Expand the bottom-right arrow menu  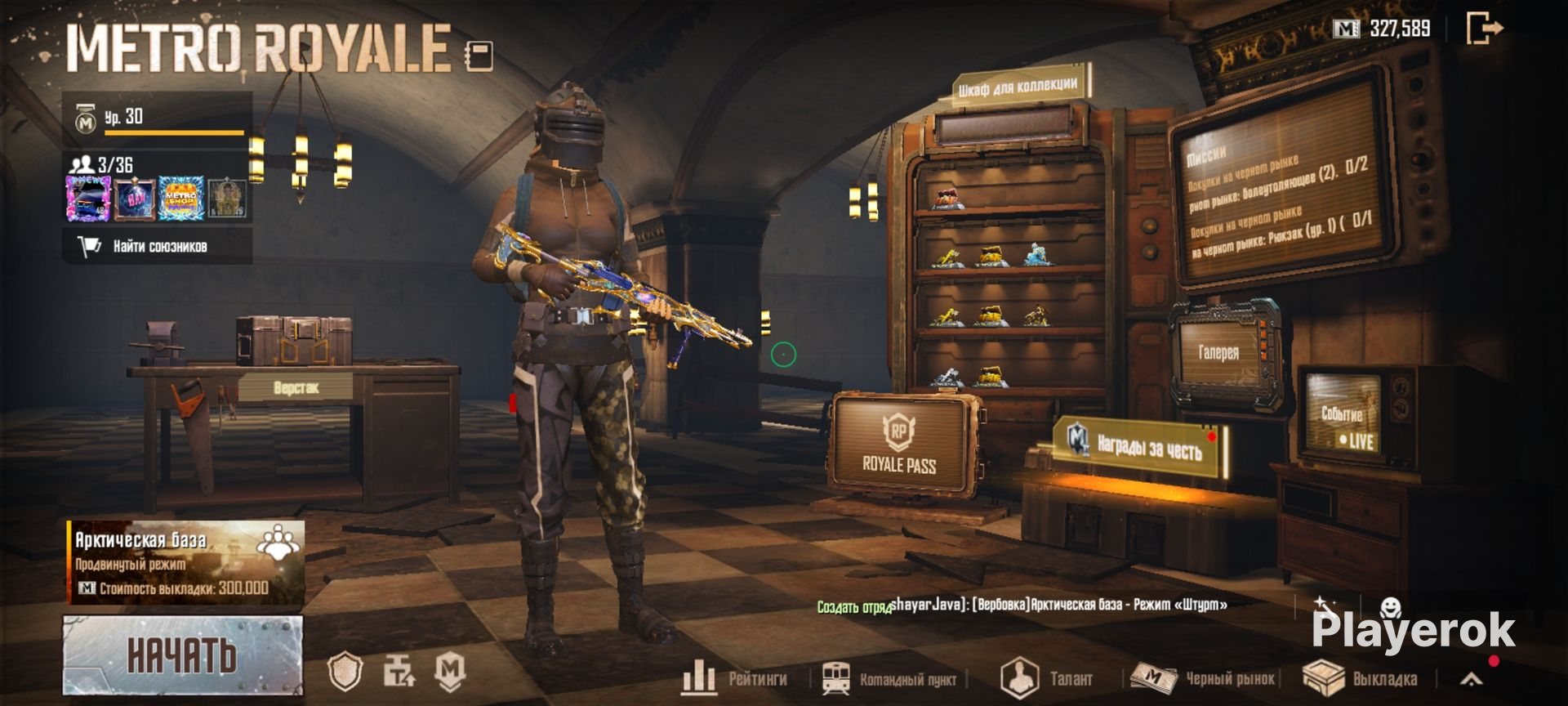(1471, 678)
